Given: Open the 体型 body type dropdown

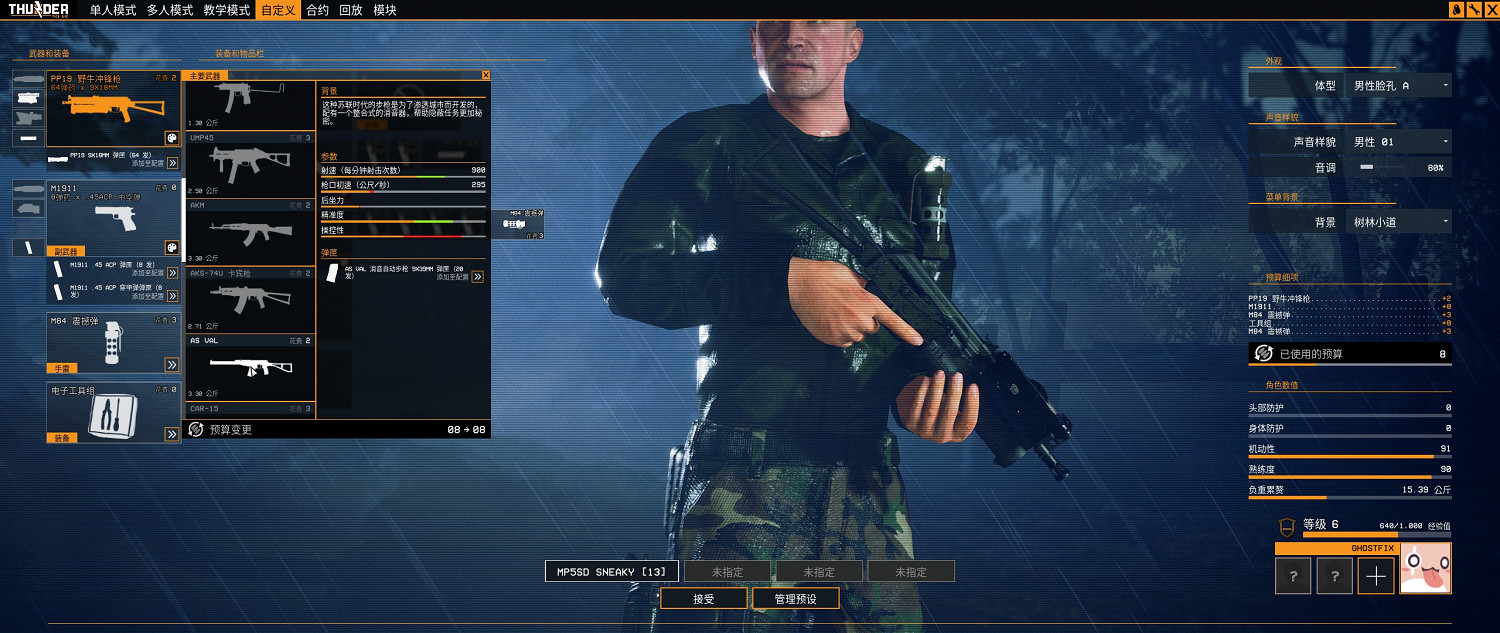Looking at the screenshot, I should tap(1398, 86).
